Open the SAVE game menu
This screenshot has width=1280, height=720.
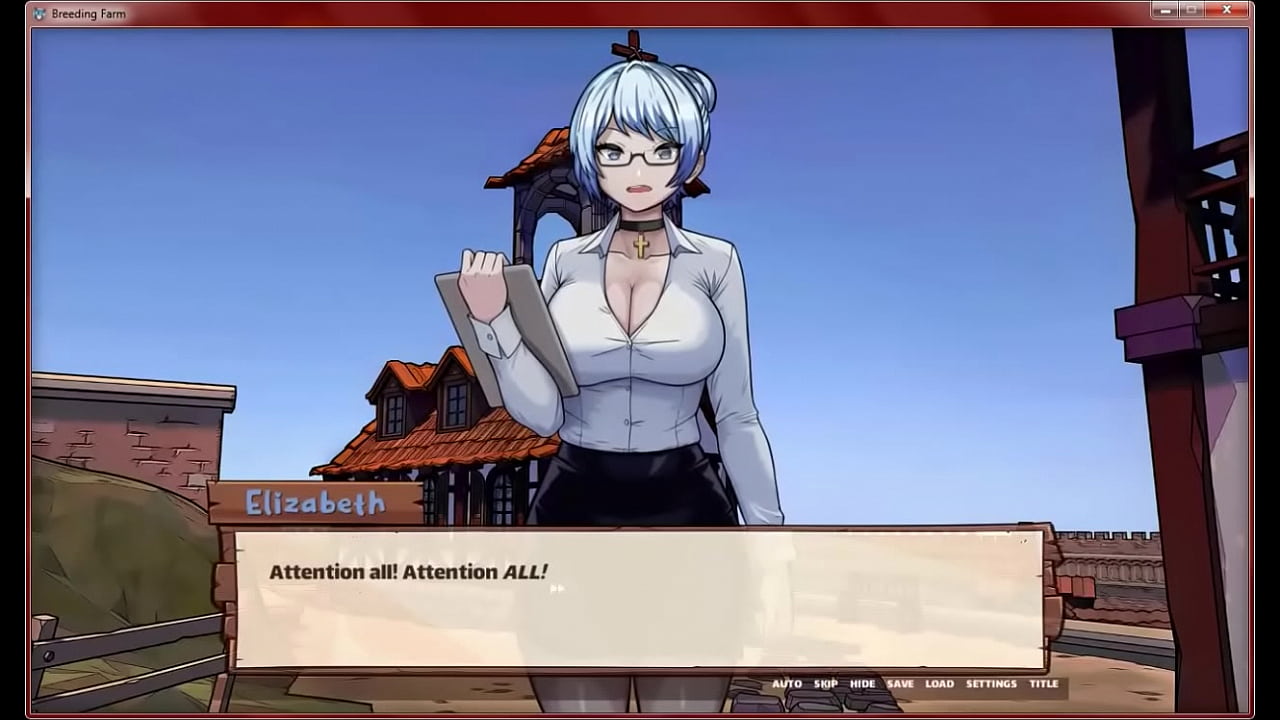[900, 684]
